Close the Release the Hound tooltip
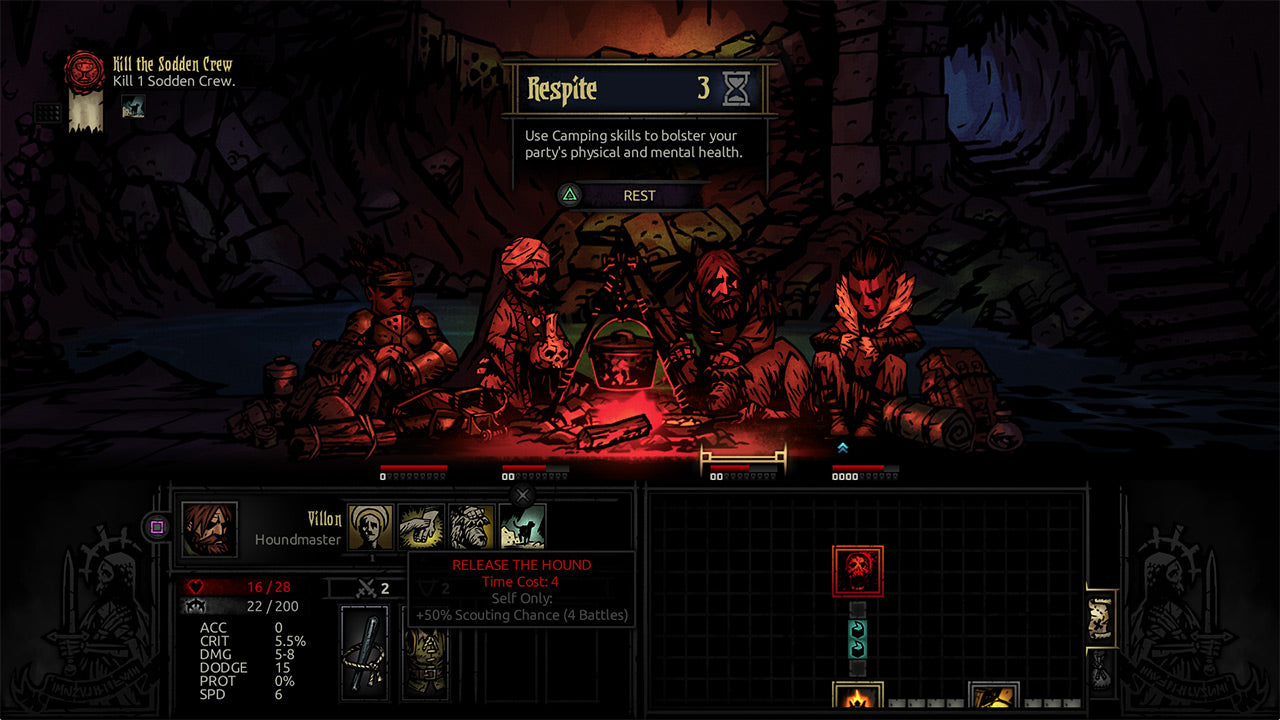The image size is (1280, 720). tap(523, 495)
